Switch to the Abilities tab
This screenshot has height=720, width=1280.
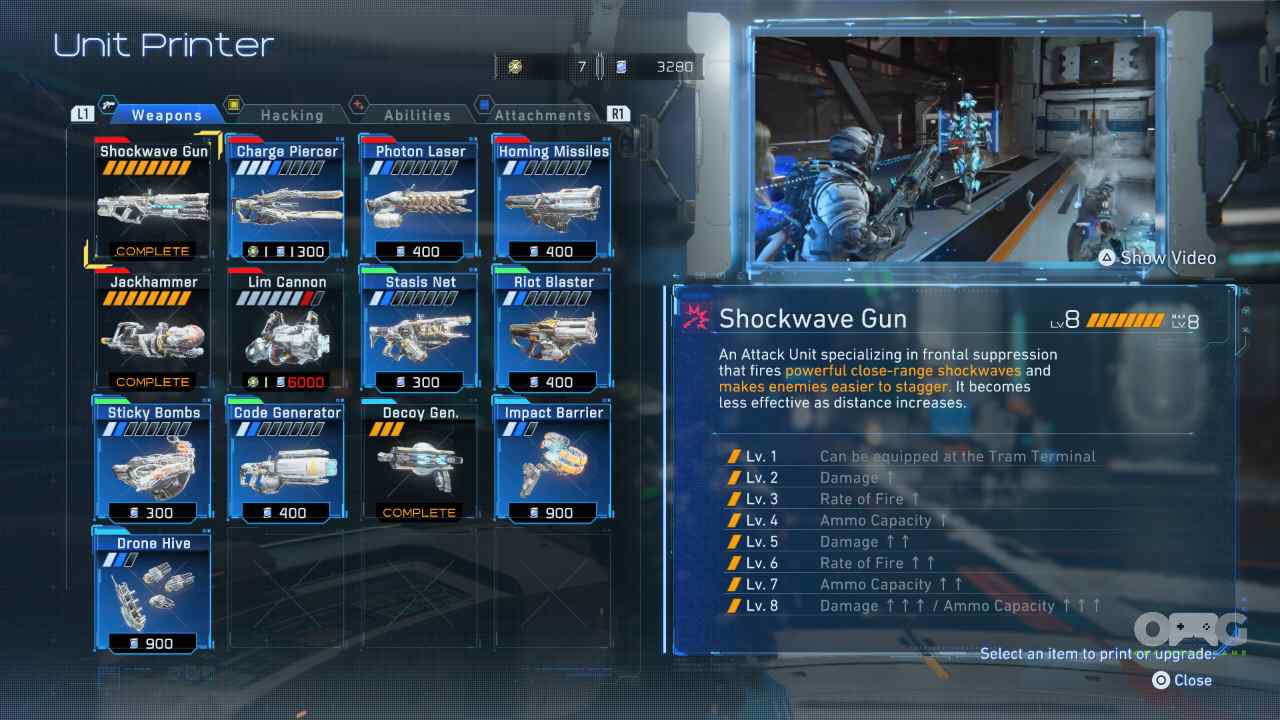coord(416,115)
